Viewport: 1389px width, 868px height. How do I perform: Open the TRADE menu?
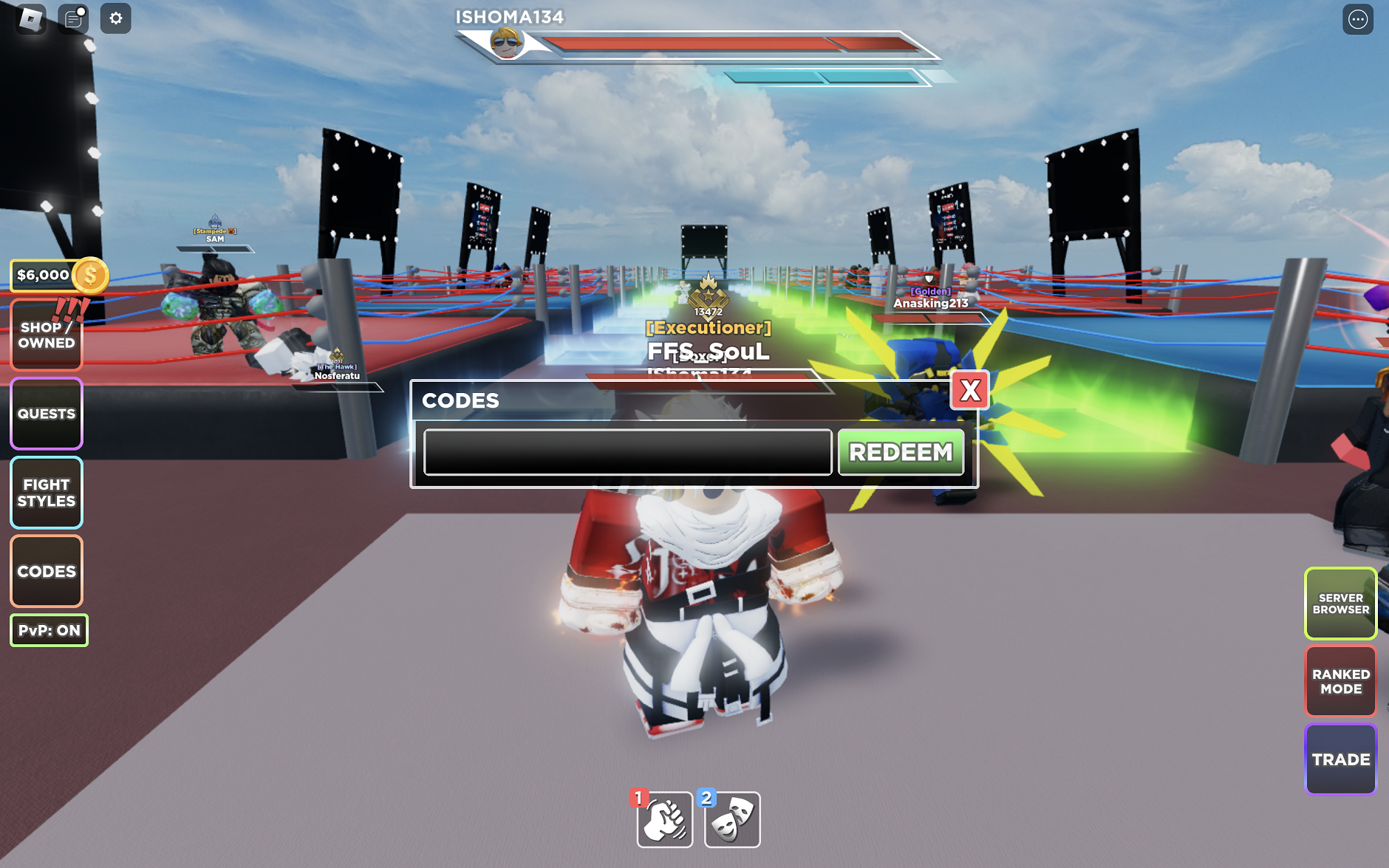coord(1342,759)
